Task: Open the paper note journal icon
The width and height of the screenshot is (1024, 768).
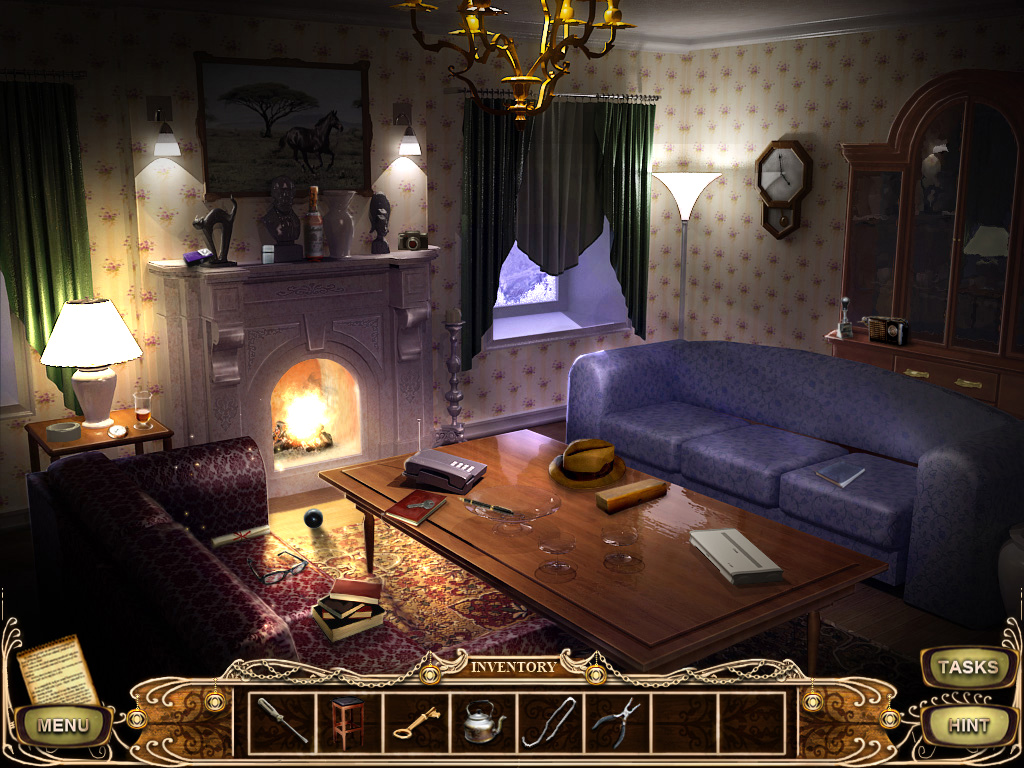Action: pos(57,669)
